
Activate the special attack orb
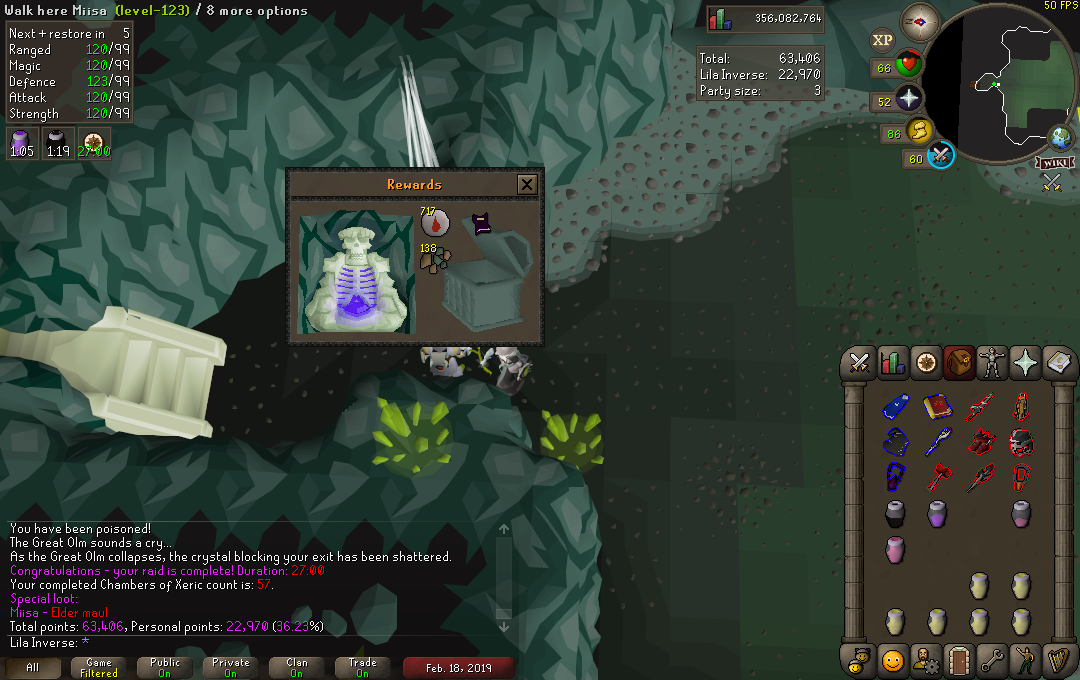click(942, 156)
